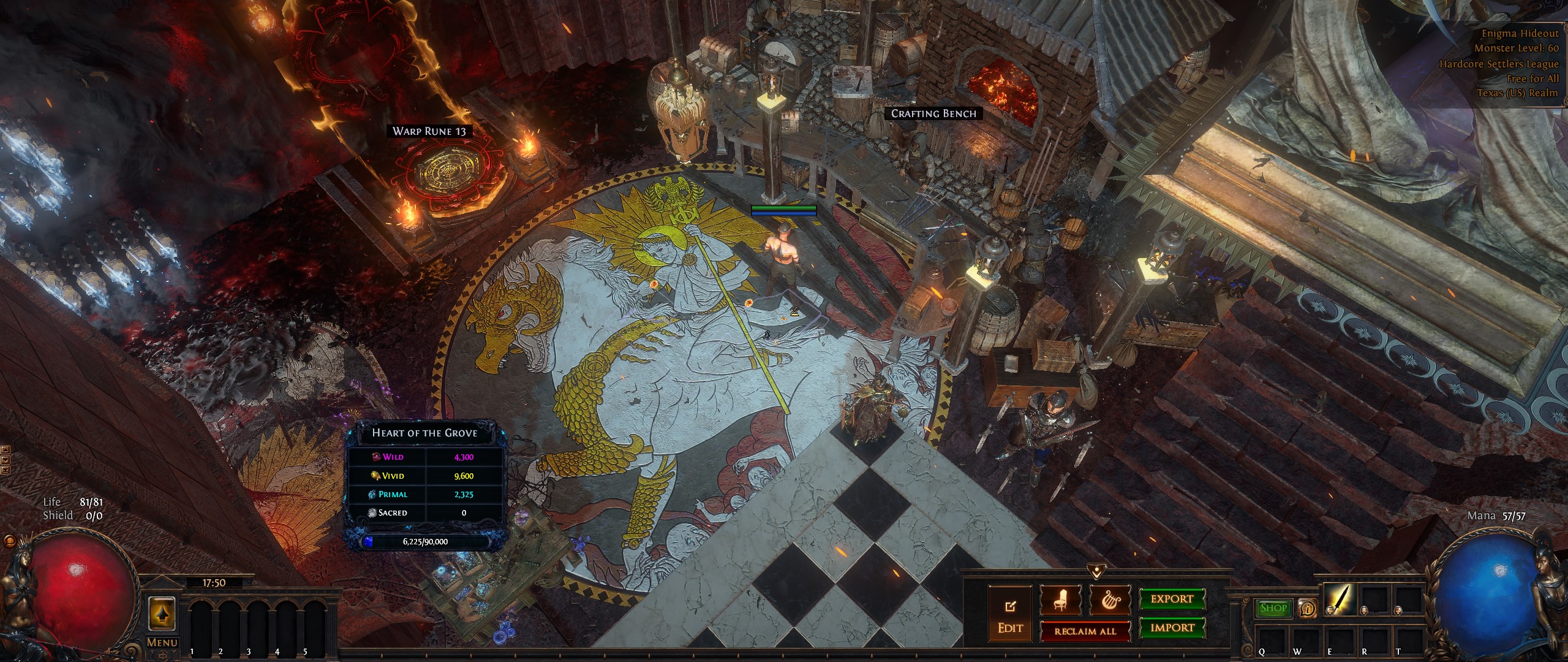Select the Sacred lifeforce row
This screenshot has width=1568, height=662.
pyautogui.click(x=425, y=512)
